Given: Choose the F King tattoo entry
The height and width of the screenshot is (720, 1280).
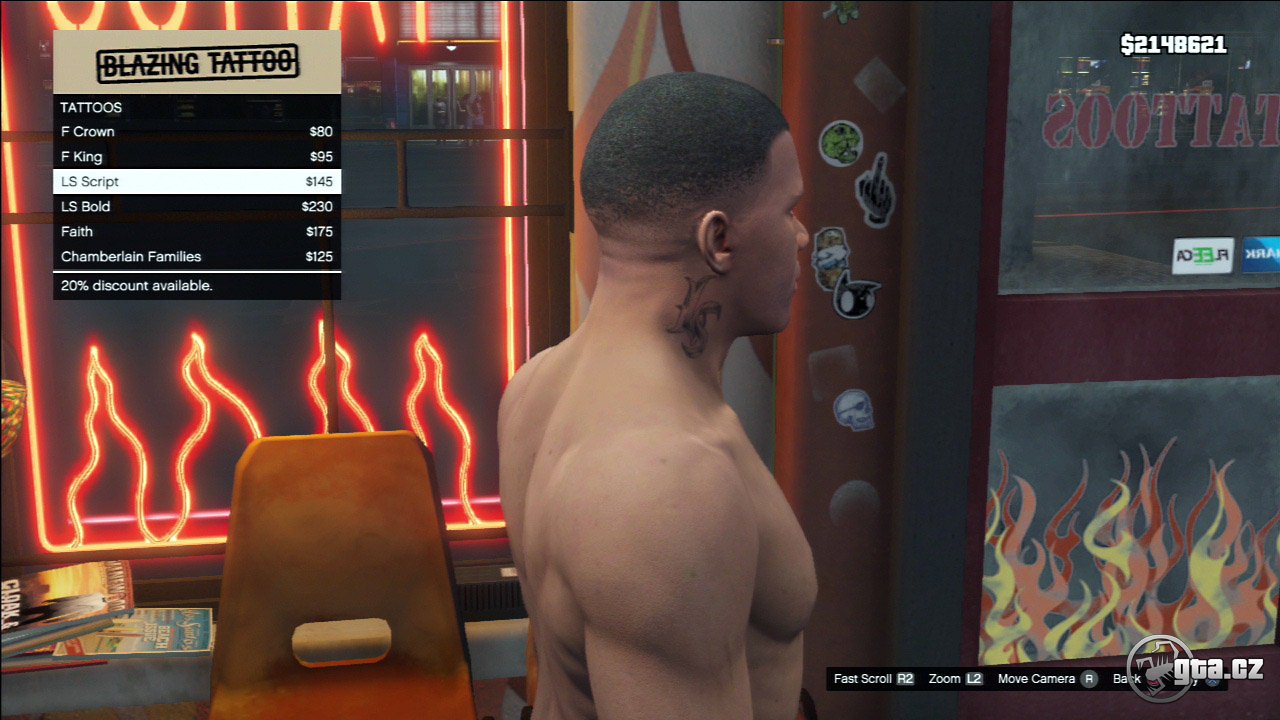Looking at the screenshot, I should click(196, 157).
